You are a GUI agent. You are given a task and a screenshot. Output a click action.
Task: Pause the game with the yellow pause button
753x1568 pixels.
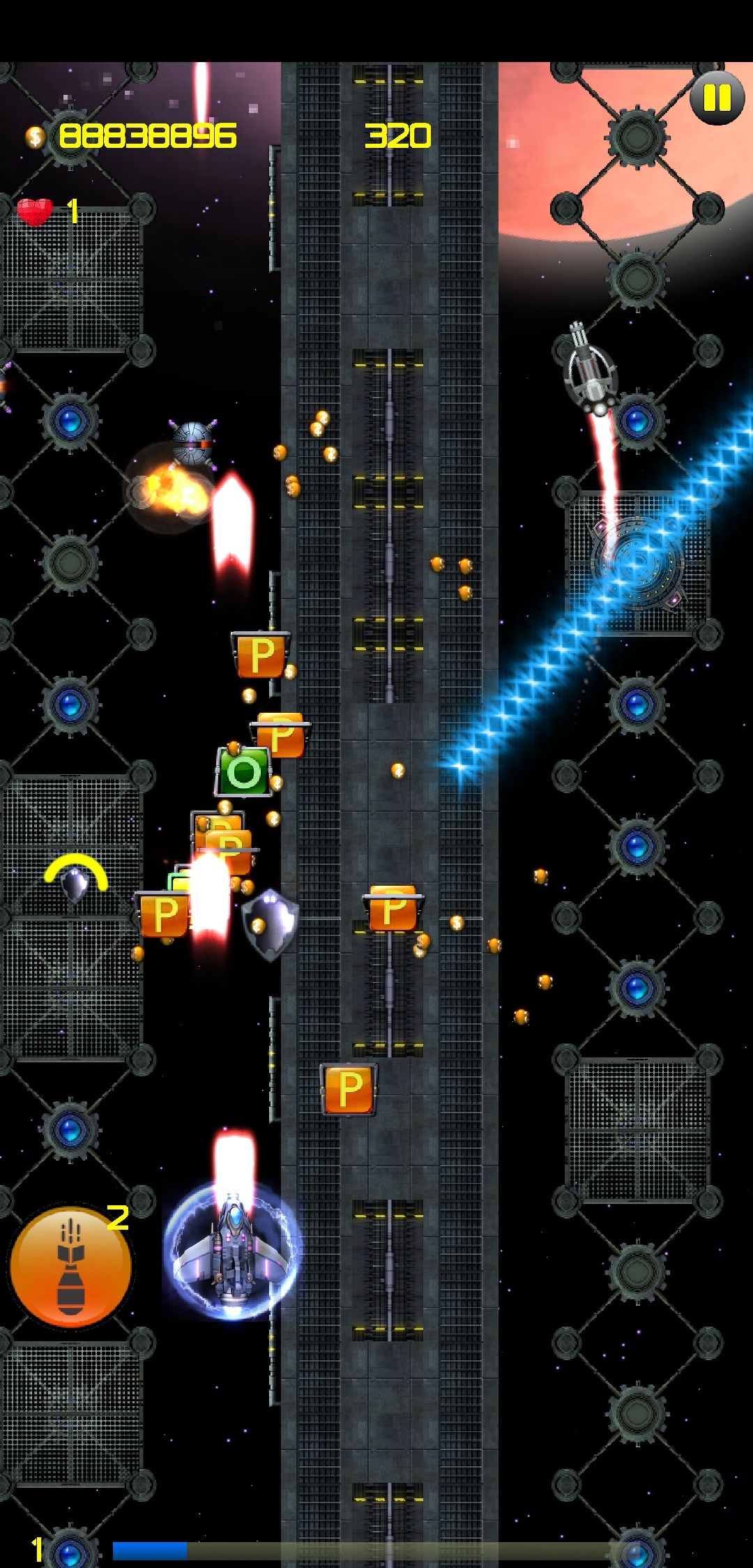click(x=717, y=98)
